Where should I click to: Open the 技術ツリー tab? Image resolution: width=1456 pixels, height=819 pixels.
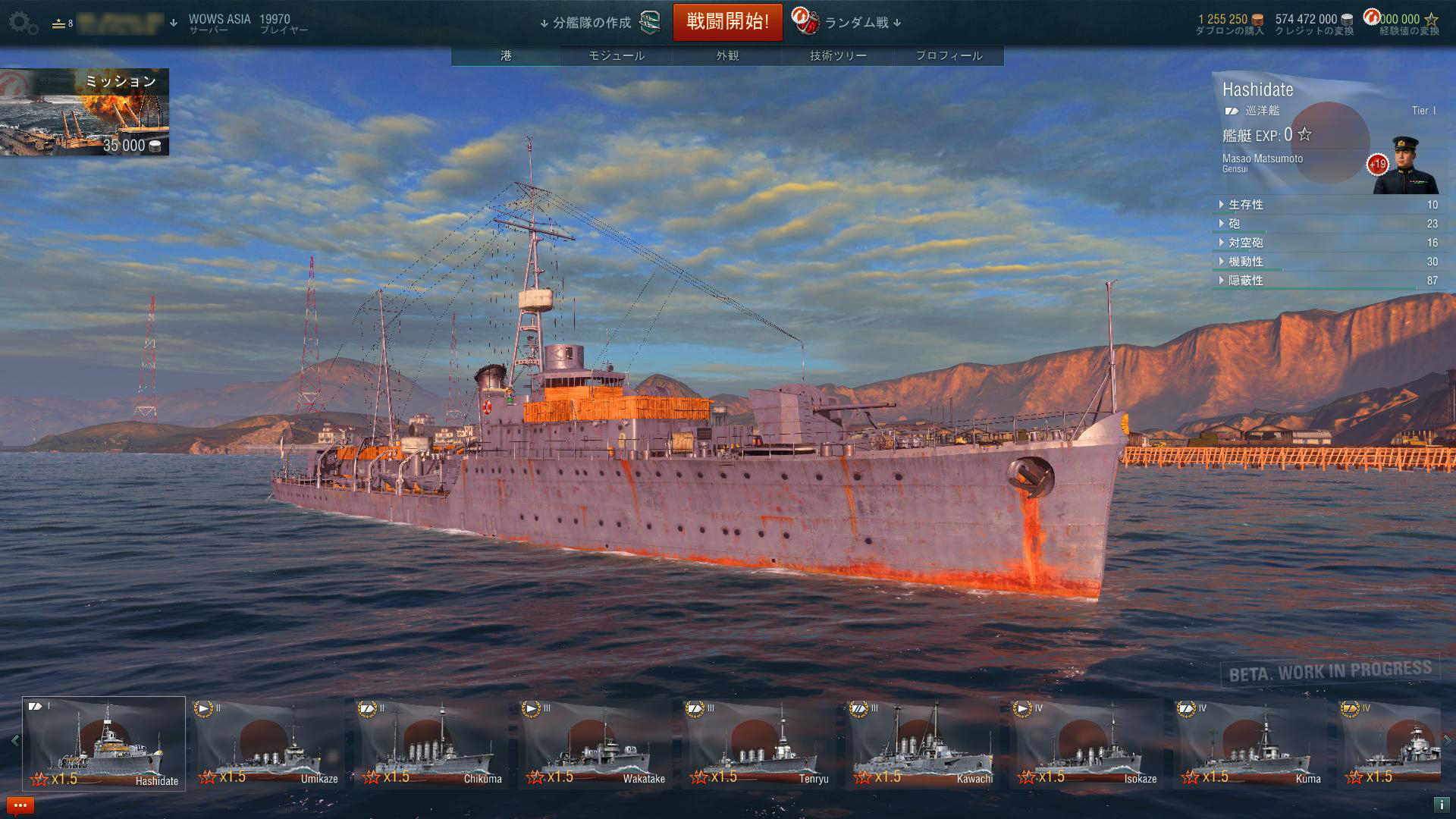coord(838,55)
